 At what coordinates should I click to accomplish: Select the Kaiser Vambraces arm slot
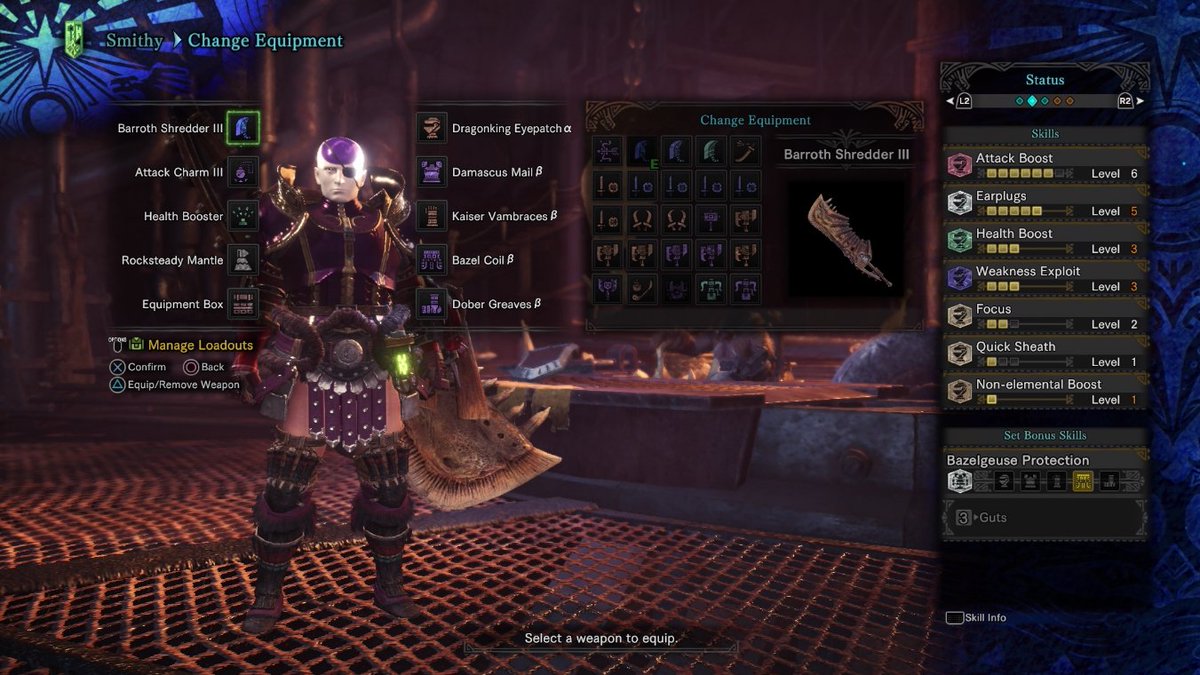pyautogui.click(x=432, y=216)
